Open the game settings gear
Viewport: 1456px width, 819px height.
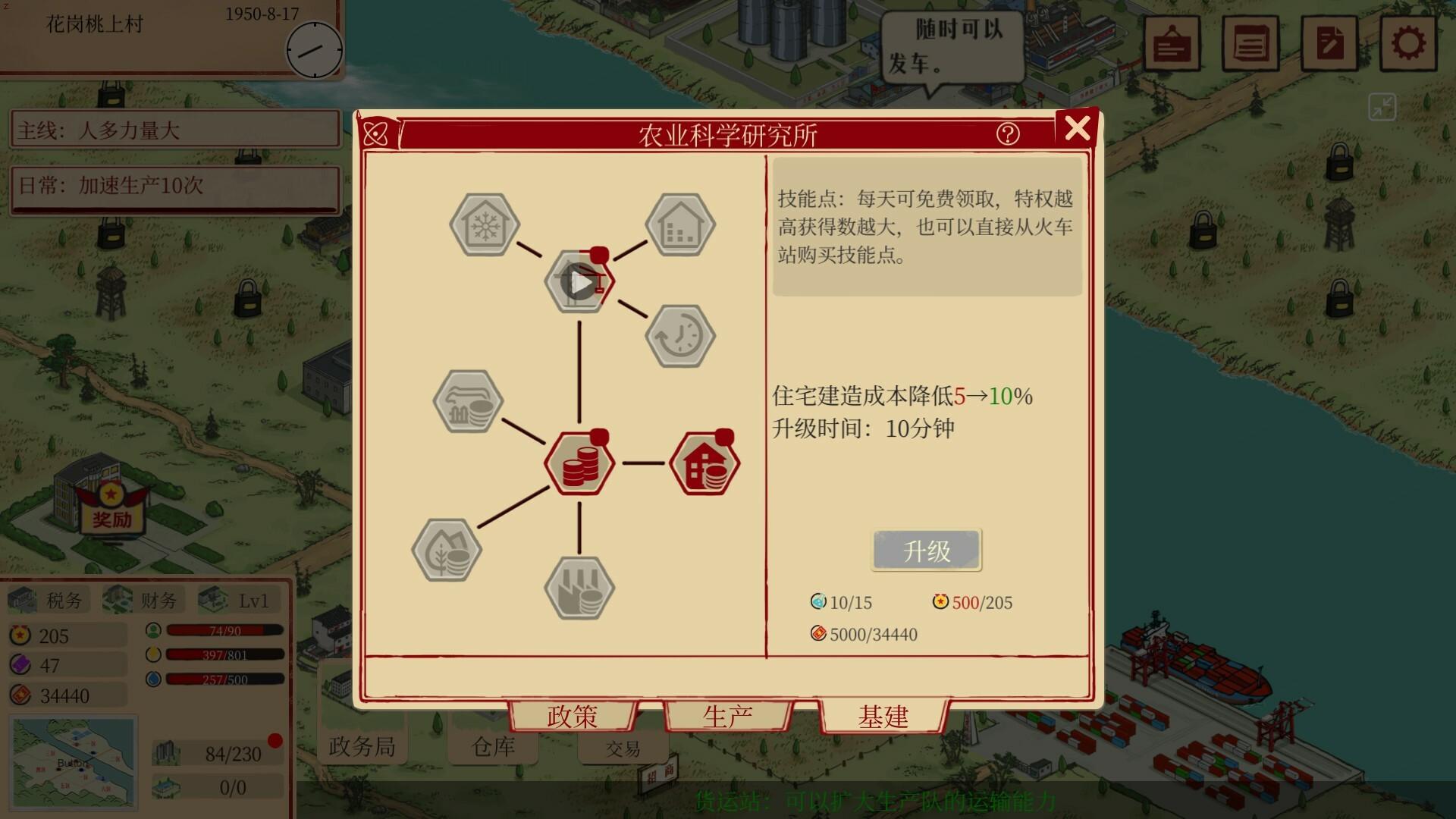coord(1410,42)
